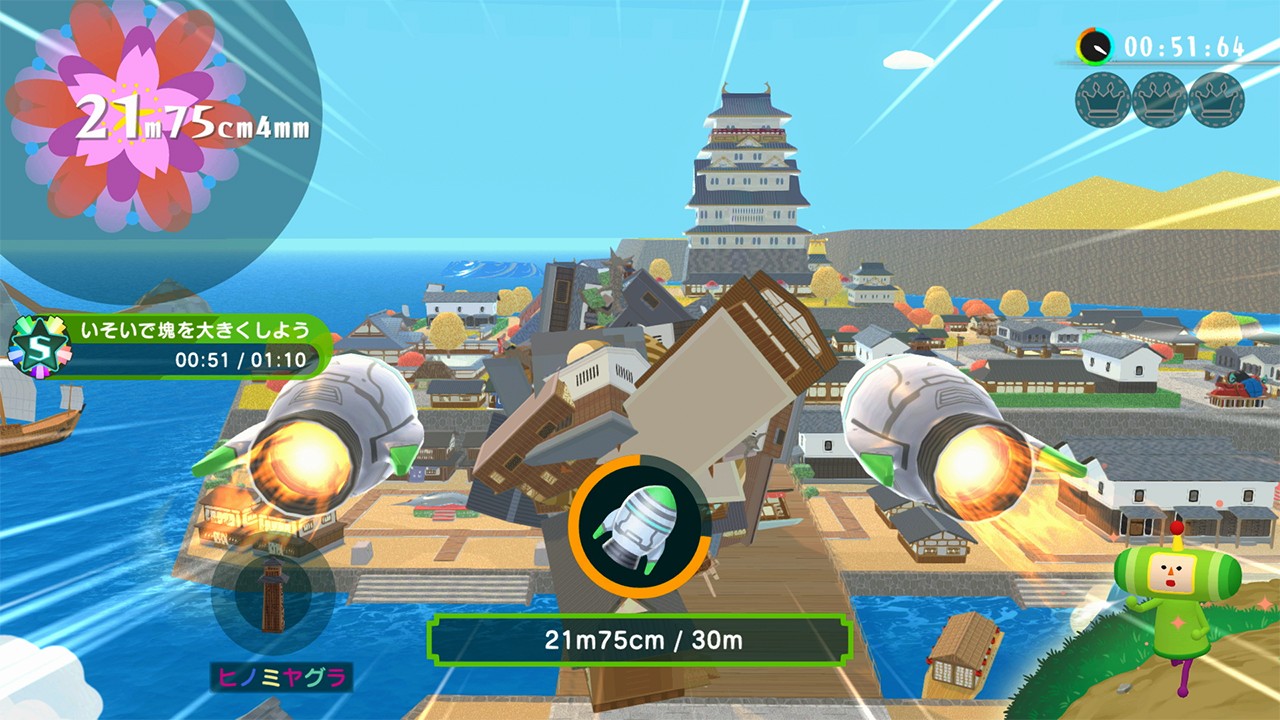The height and width of the screenshot is (720, 1280).
Task: Open the last collected watchtower preview
Action: [272, 598]
